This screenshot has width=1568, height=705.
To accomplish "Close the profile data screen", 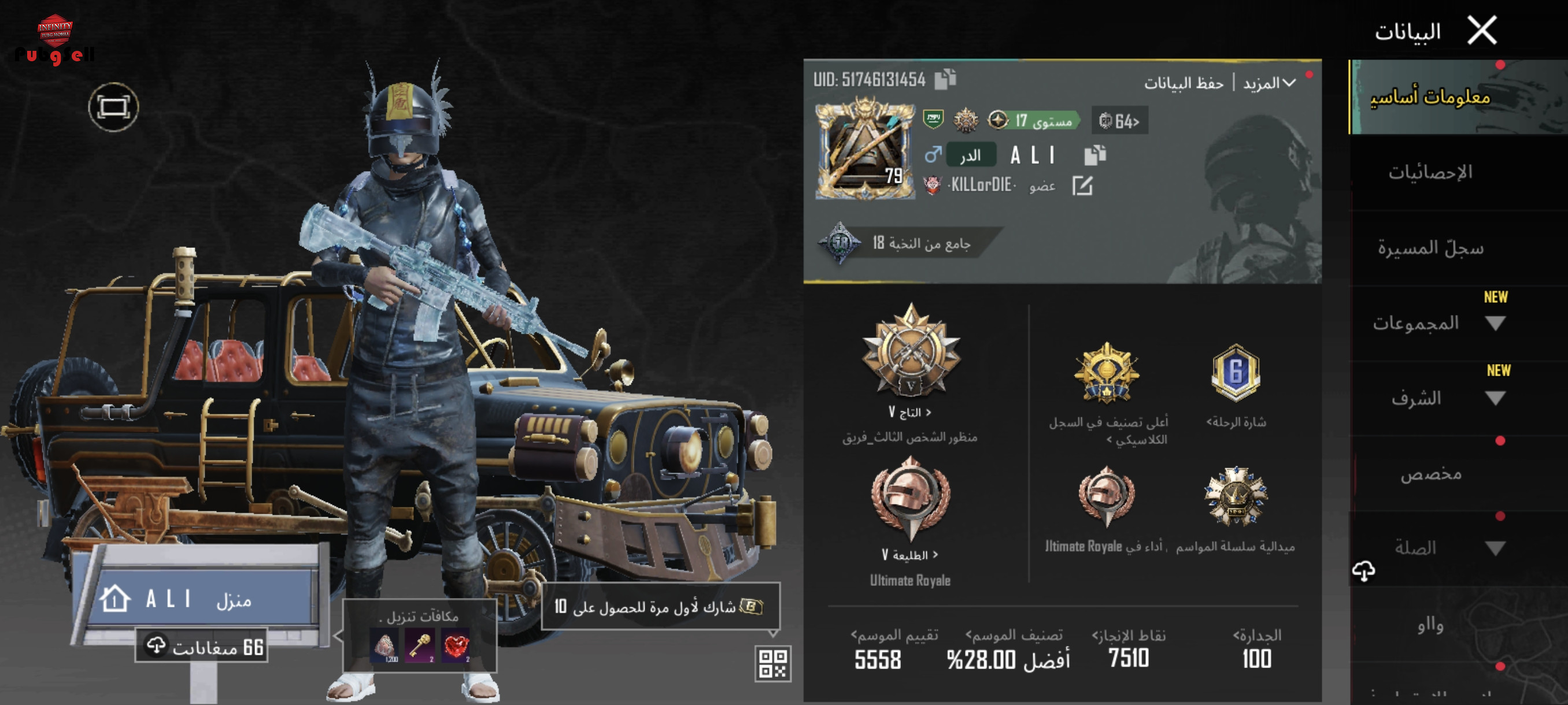I will tap(1482, 31).
